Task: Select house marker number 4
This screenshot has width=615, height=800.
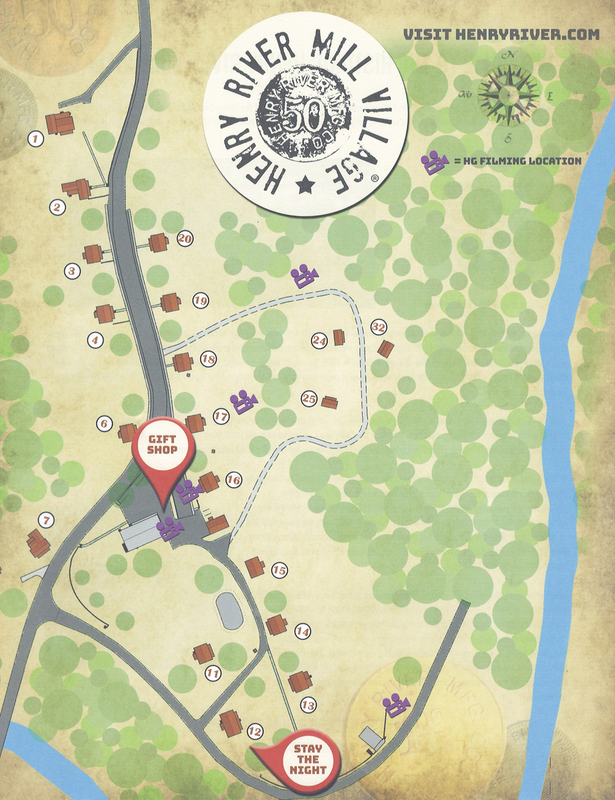Action: click(x=96, y=339)
